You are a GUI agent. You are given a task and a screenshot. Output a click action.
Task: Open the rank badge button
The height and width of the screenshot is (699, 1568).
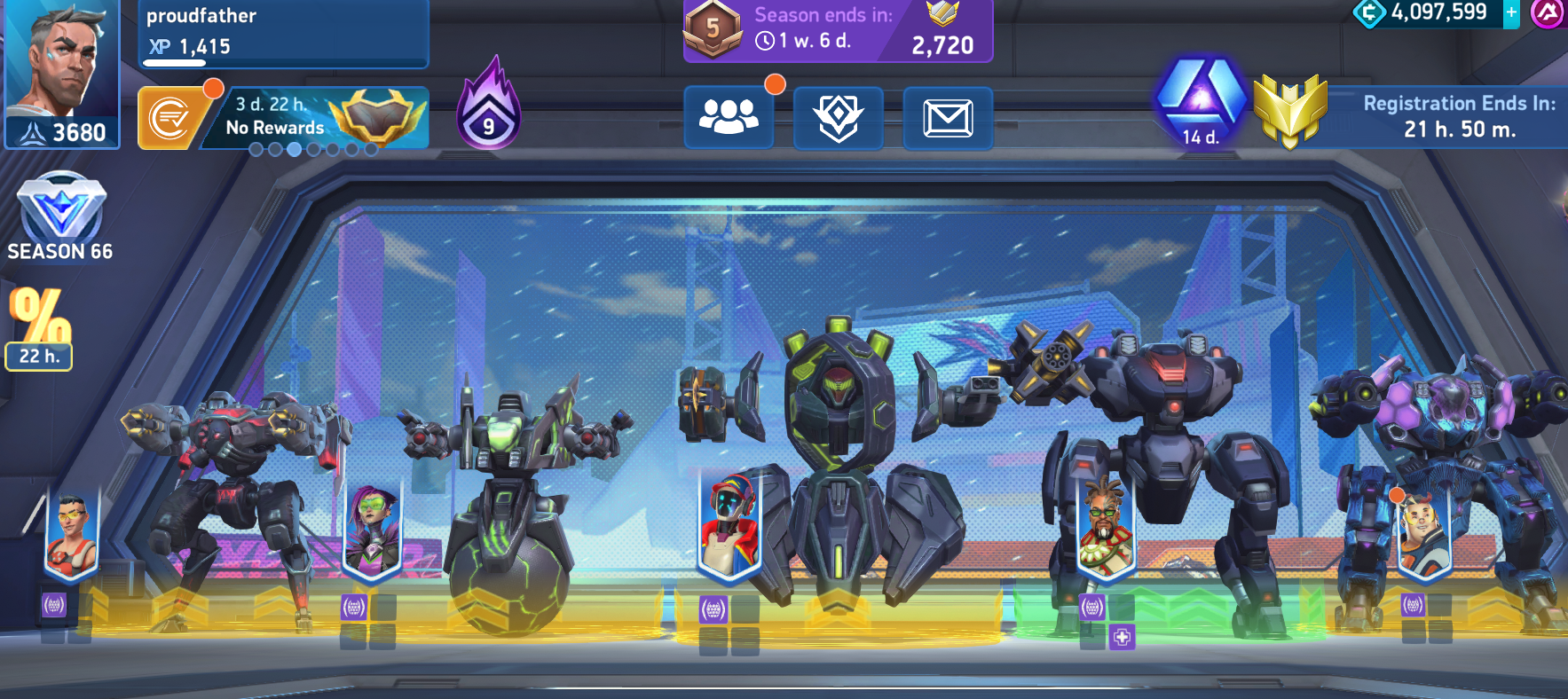(838, 117)
